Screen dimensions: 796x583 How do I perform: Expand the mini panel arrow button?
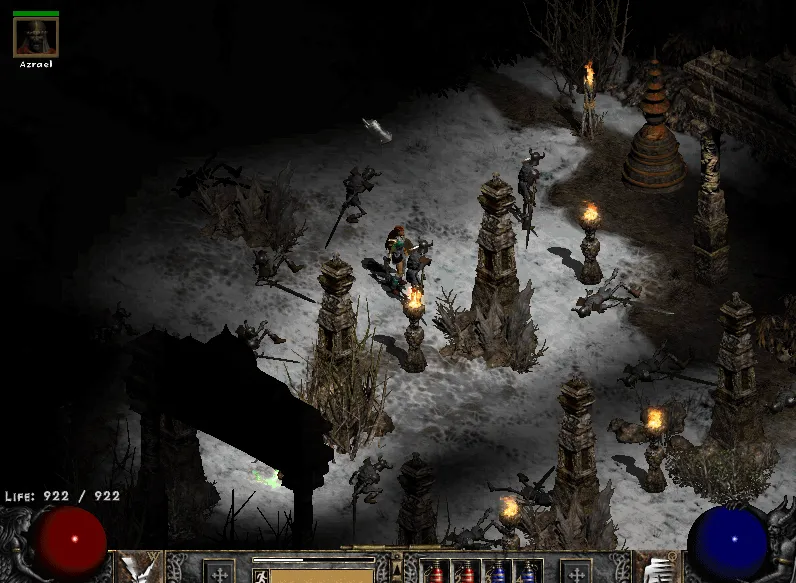coord(397,567)
